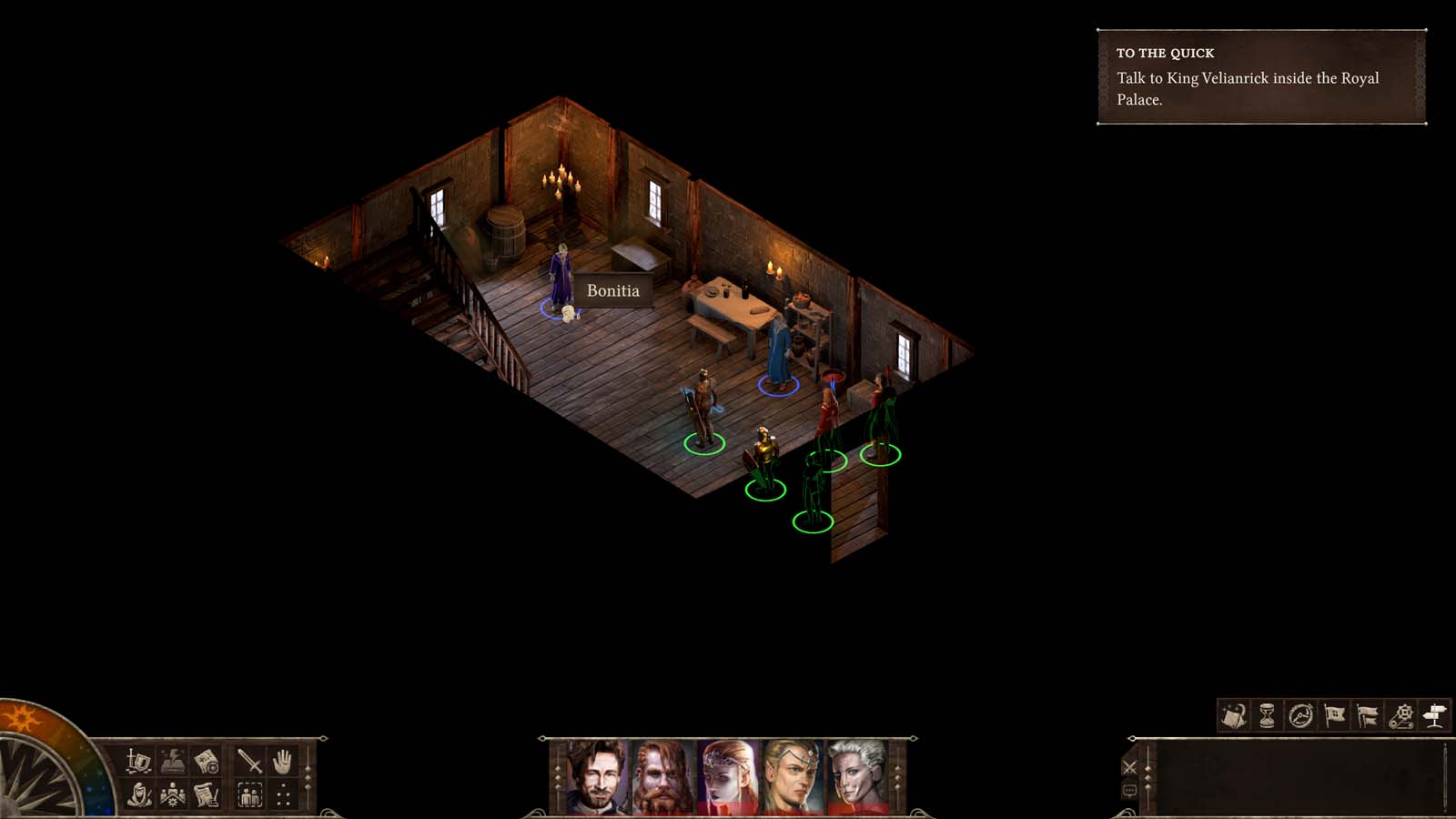Open the crafting gear icon
Viewport: 1456px width, 819px height.
coord(1401,714)
